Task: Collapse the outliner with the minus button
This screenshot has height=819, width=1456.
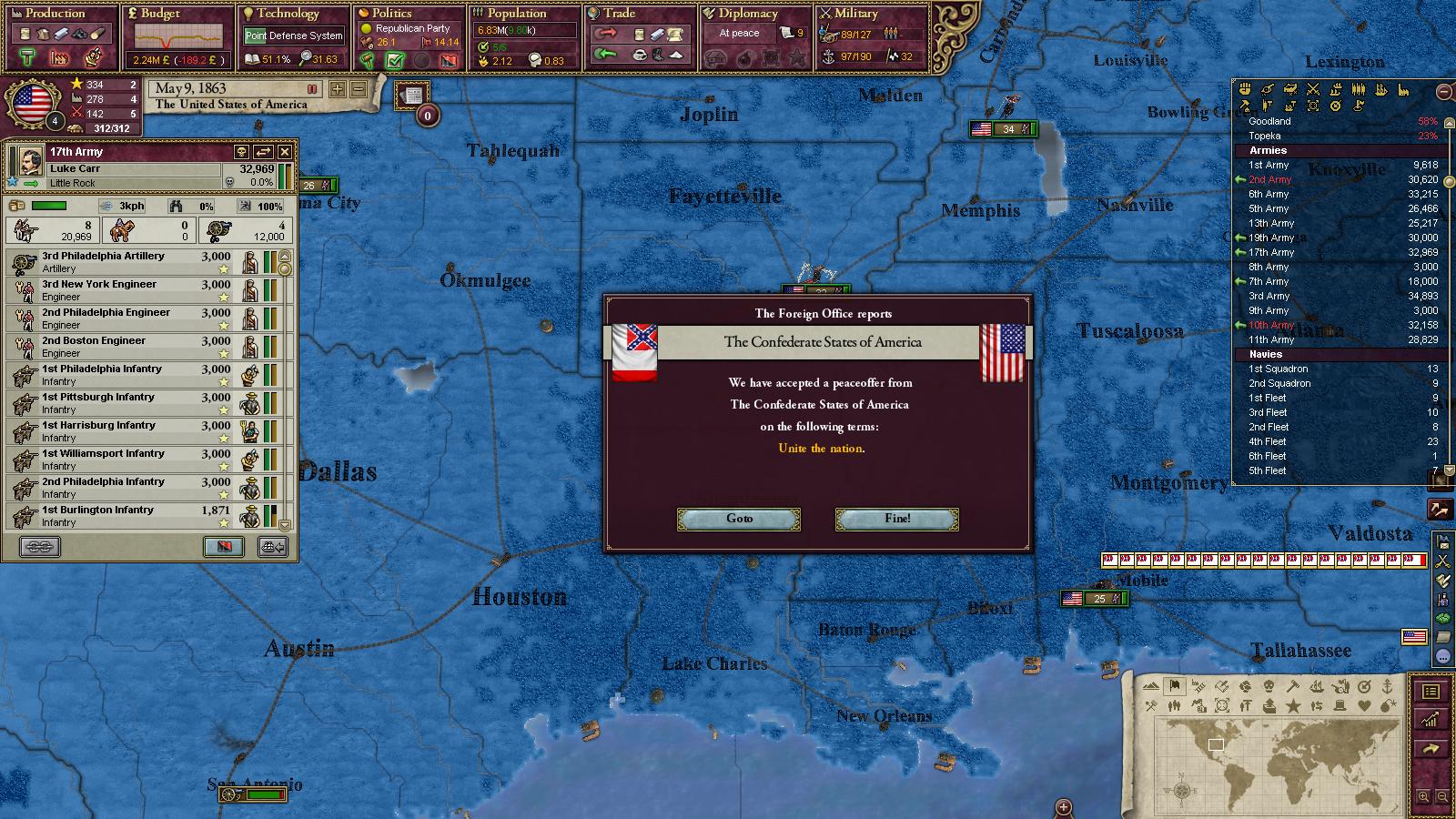Action: pos(1444,92)
